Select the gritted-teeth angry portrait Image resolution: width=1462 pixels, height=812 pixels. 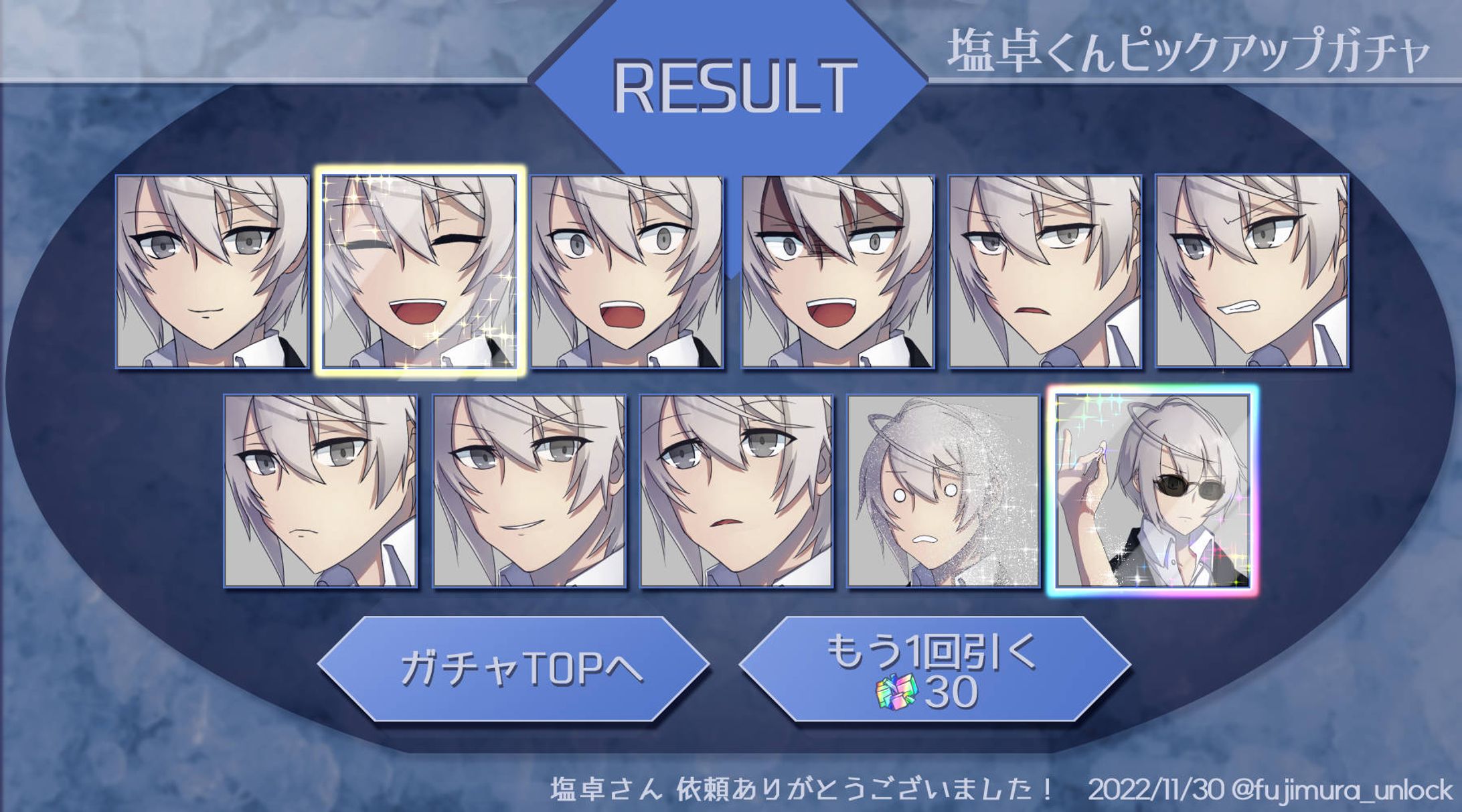click(x=1251, y=271)
